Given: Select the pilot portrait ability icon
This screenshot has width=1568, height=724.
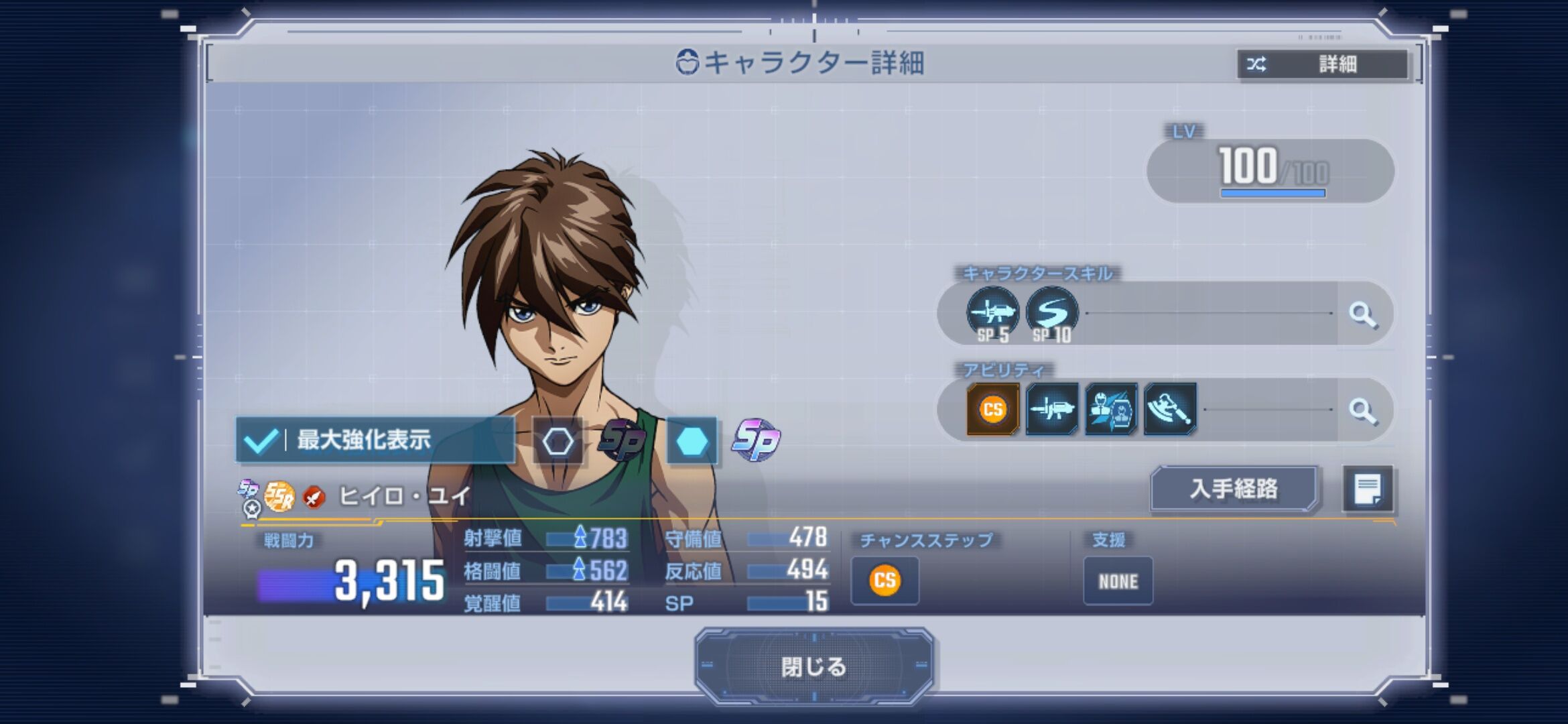Looking at the screenshot, I should pos(1110,409).
